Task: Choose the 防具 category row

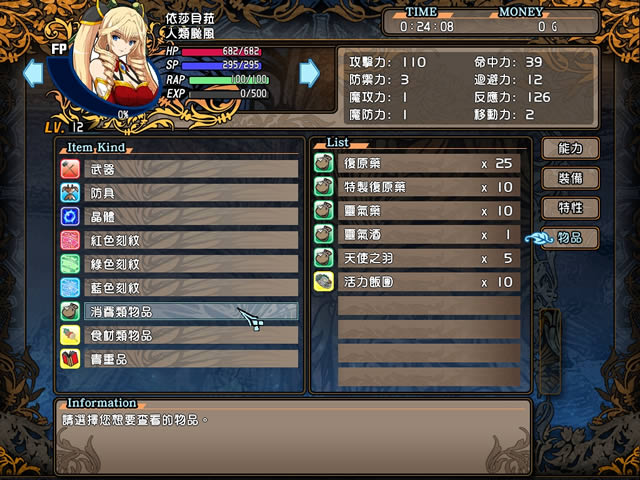Action: point(180,193)
